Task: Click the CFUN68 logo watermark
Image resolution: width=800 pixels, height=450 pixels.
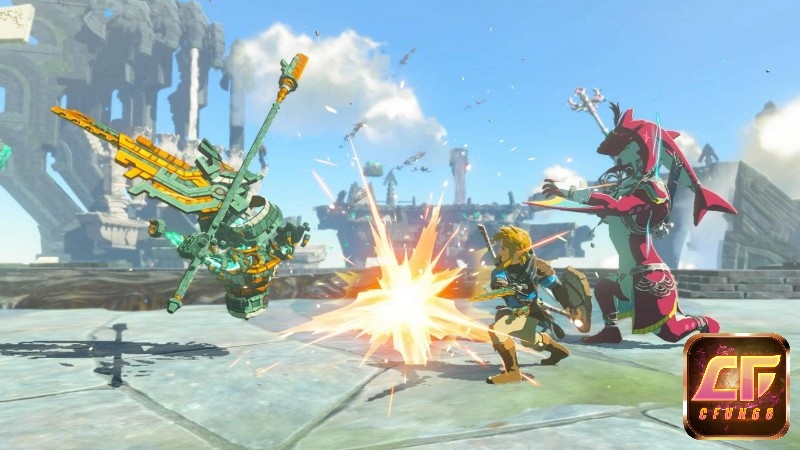Action: coord(736,387)
